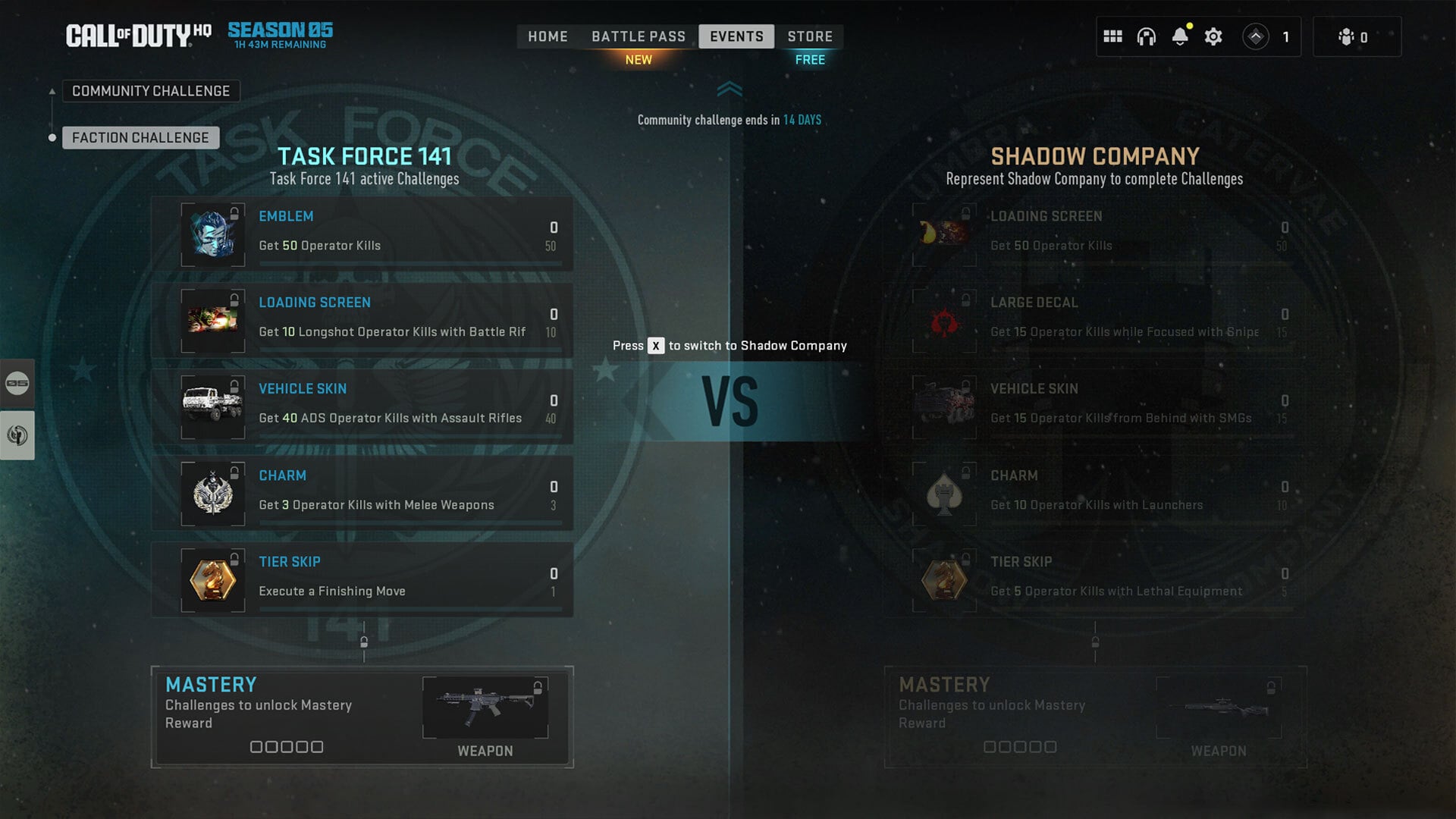1456x819 pixels.
Task: Switch to the STORE tab
Action: pyautogui.click(x=810, y=36)
